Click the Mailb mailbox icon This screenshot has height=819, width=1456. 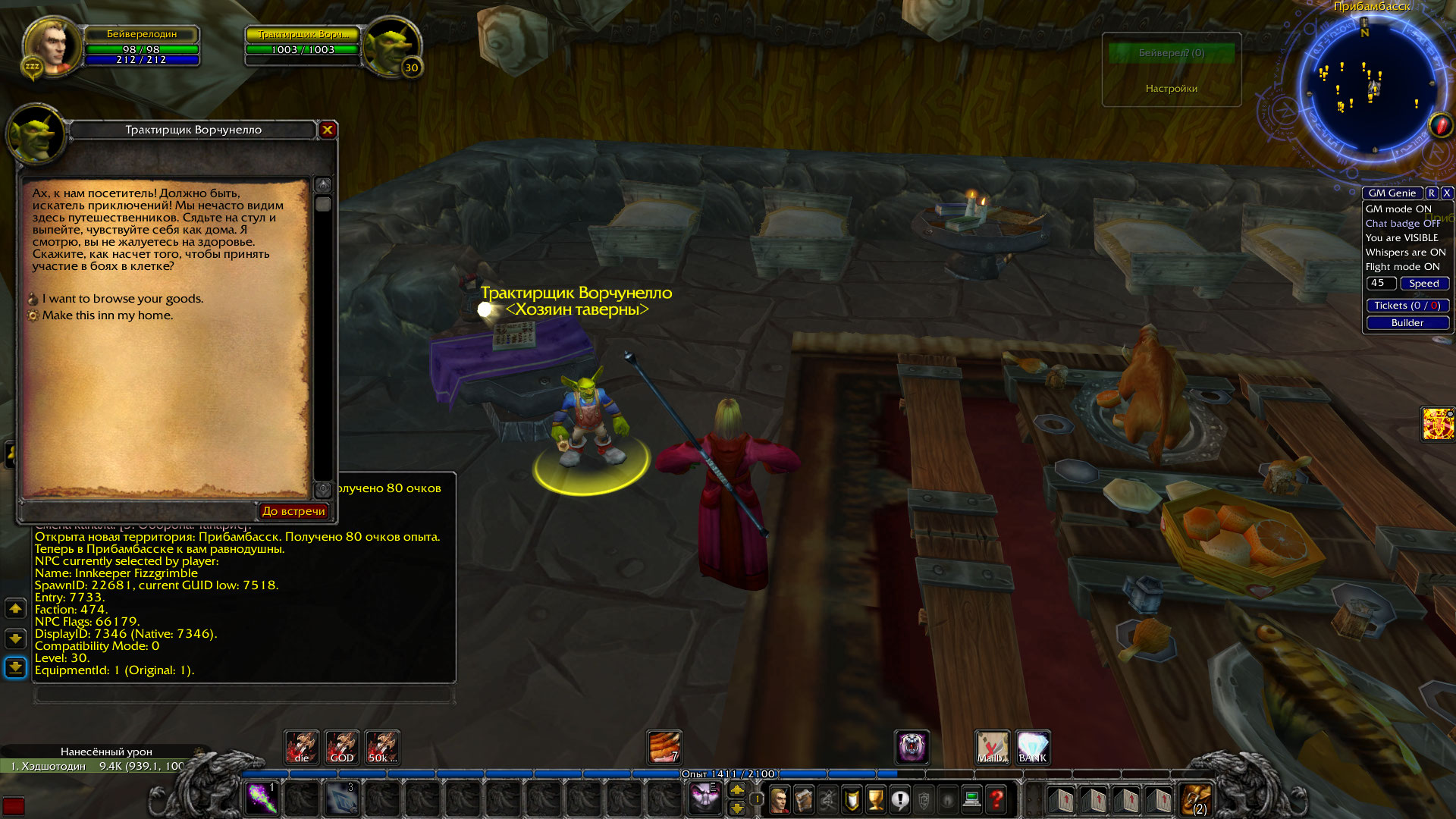(993, 747)
